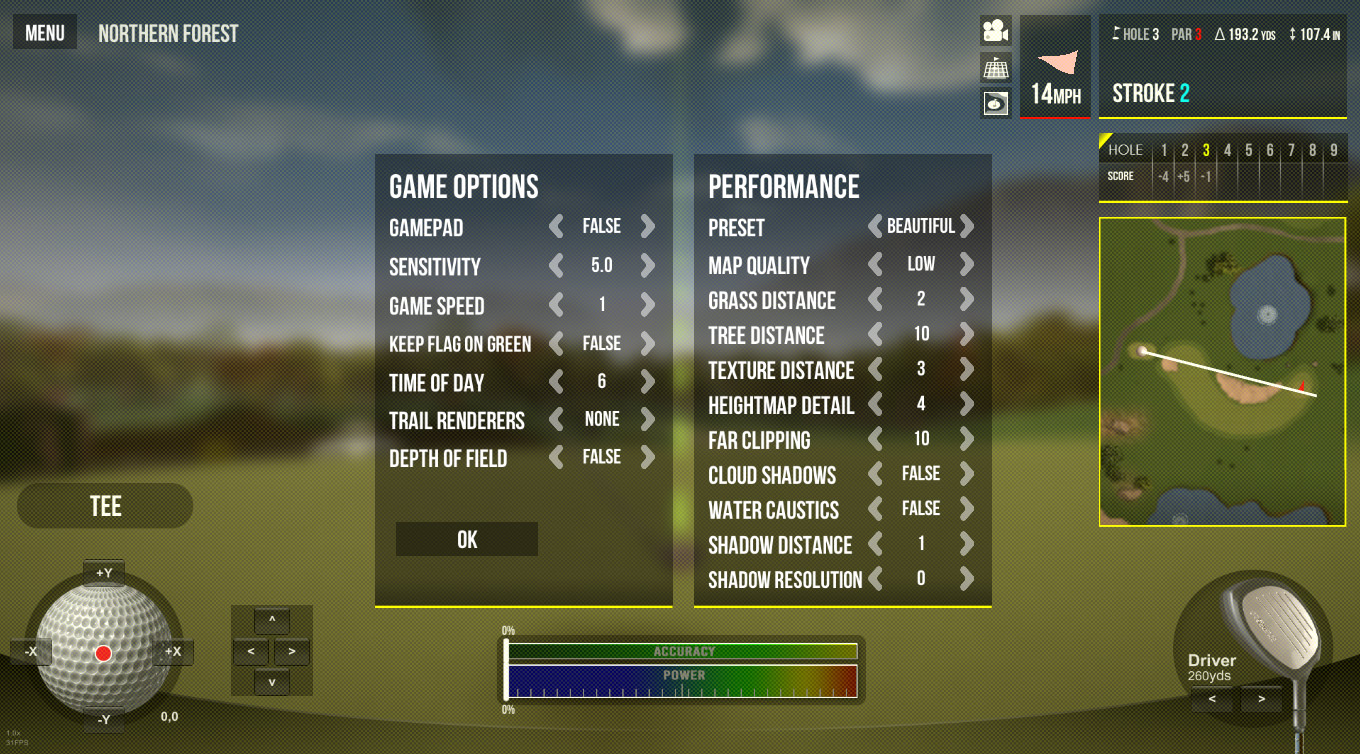This screenshot has width=1360, height=754.
Task: Click the camera view icon
Action: (x=995, y=31)
